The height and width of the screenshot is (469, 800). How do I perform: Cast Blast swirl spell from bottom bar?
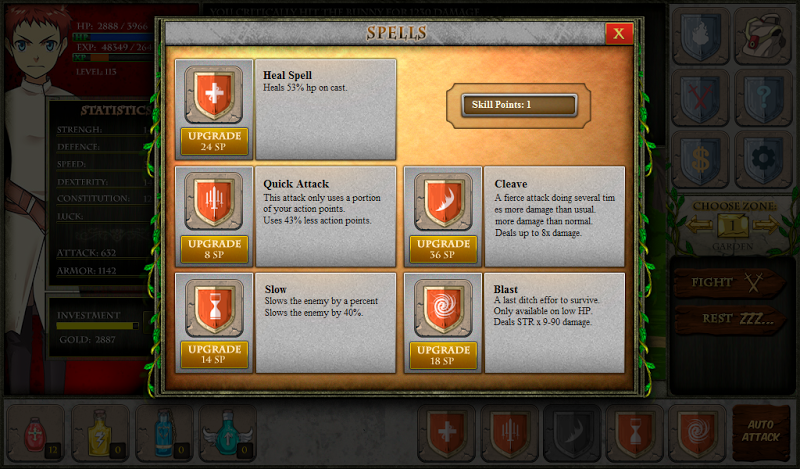(x=696, y=432)
